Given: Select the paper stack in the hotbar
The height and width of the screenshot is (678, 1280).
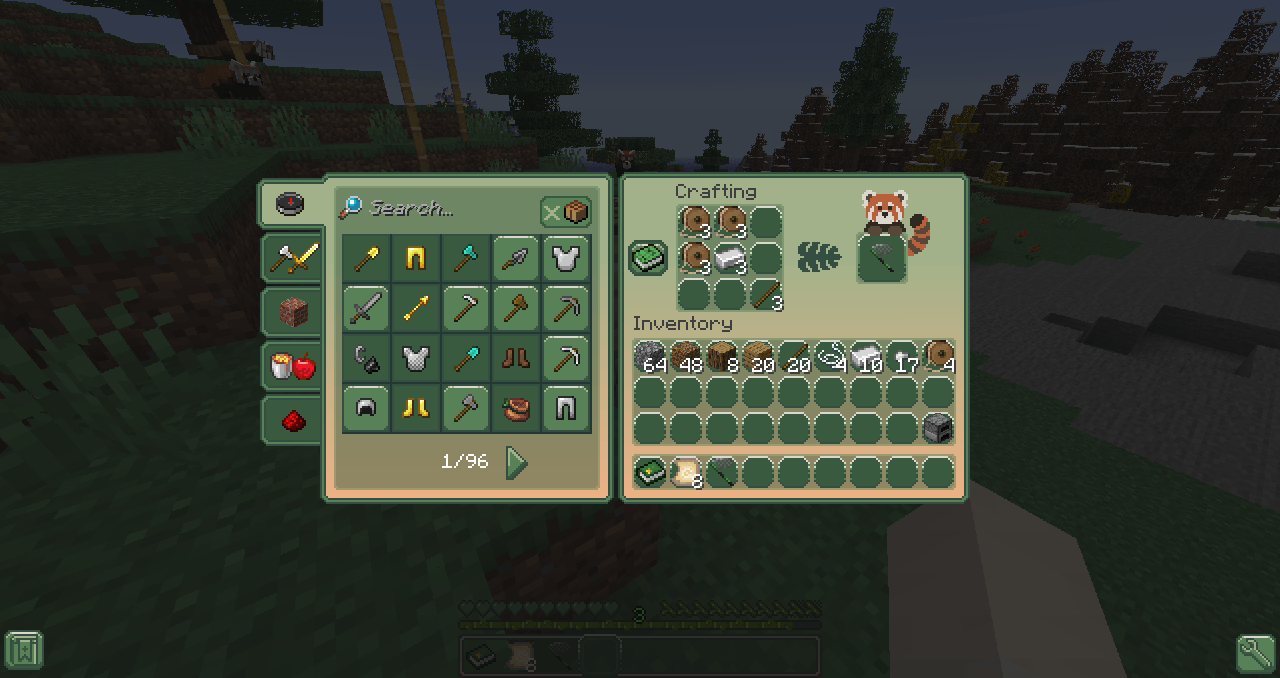Looking at the screenshot, I should [x=685, y=472].
